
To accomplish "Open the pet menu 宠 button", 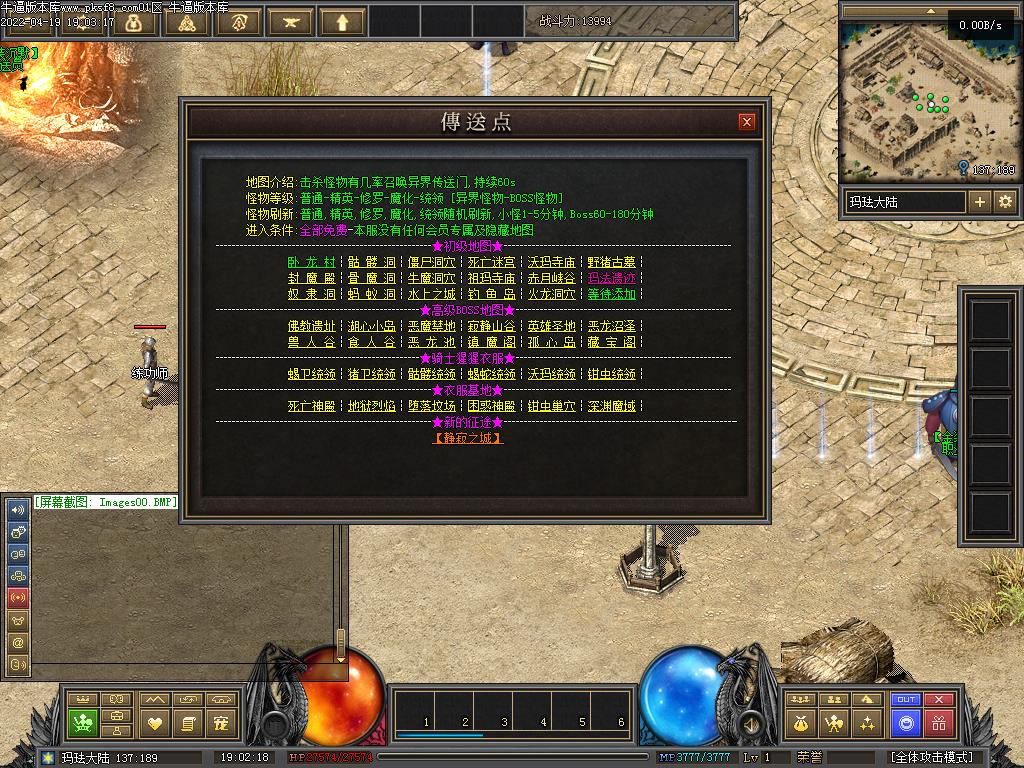I will [222, 722].
